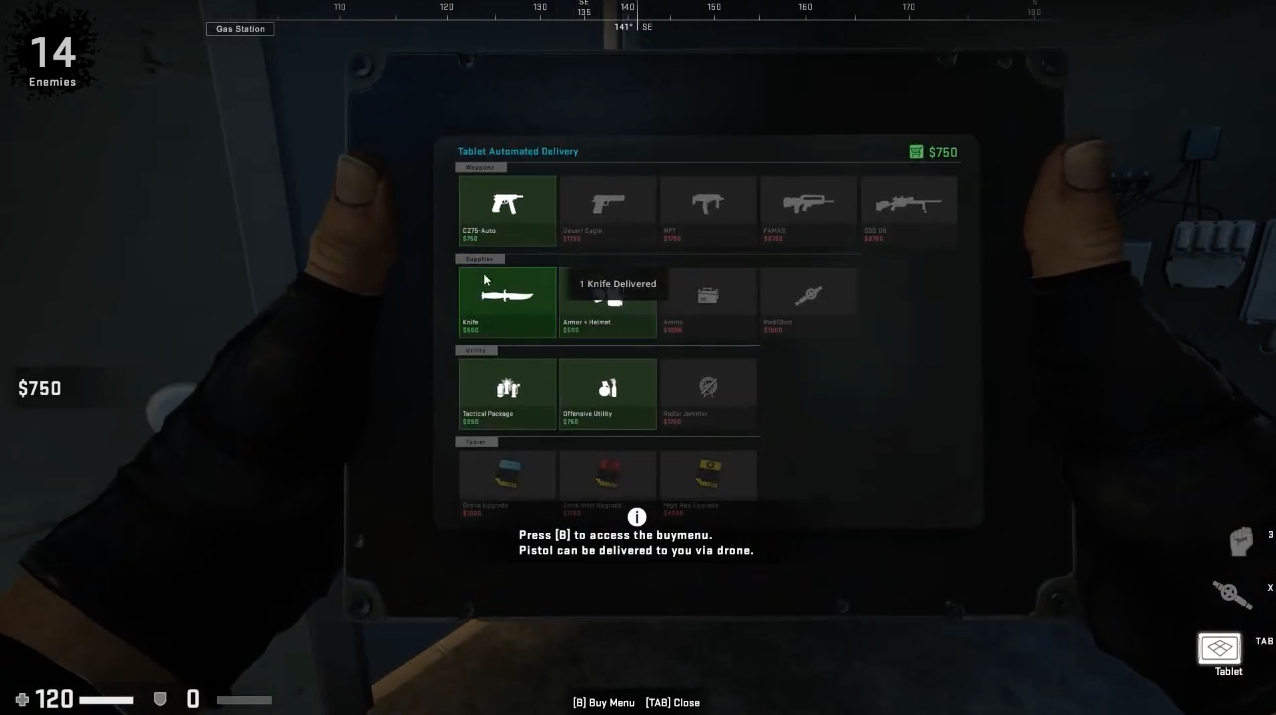Viewport: 1276px width, 715px height.
Task: Select the Desert Eagle weapon tile
Action: 608,210
